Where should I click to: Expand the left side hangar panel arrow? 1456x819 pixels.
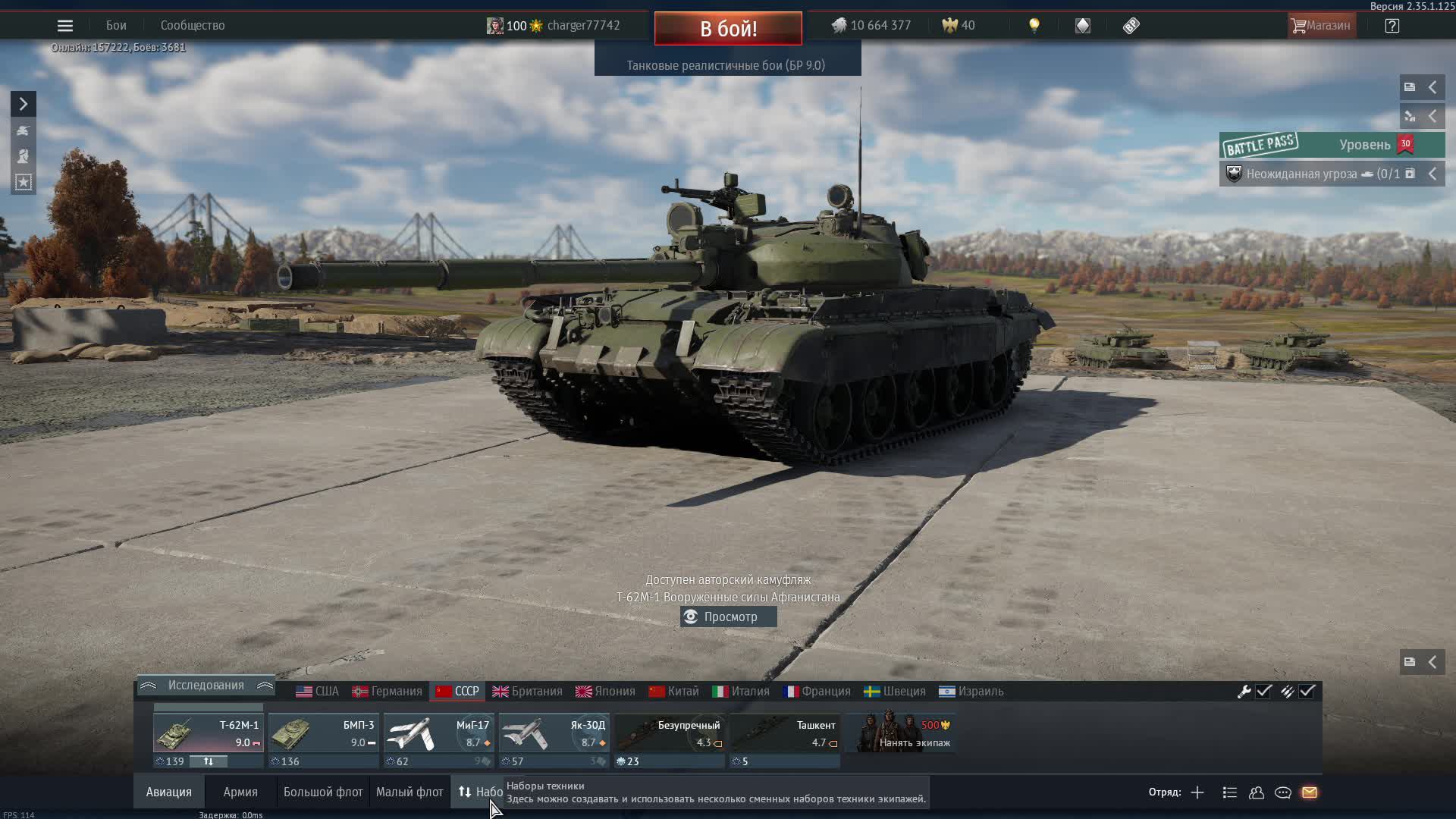click(x=23, y=103)
